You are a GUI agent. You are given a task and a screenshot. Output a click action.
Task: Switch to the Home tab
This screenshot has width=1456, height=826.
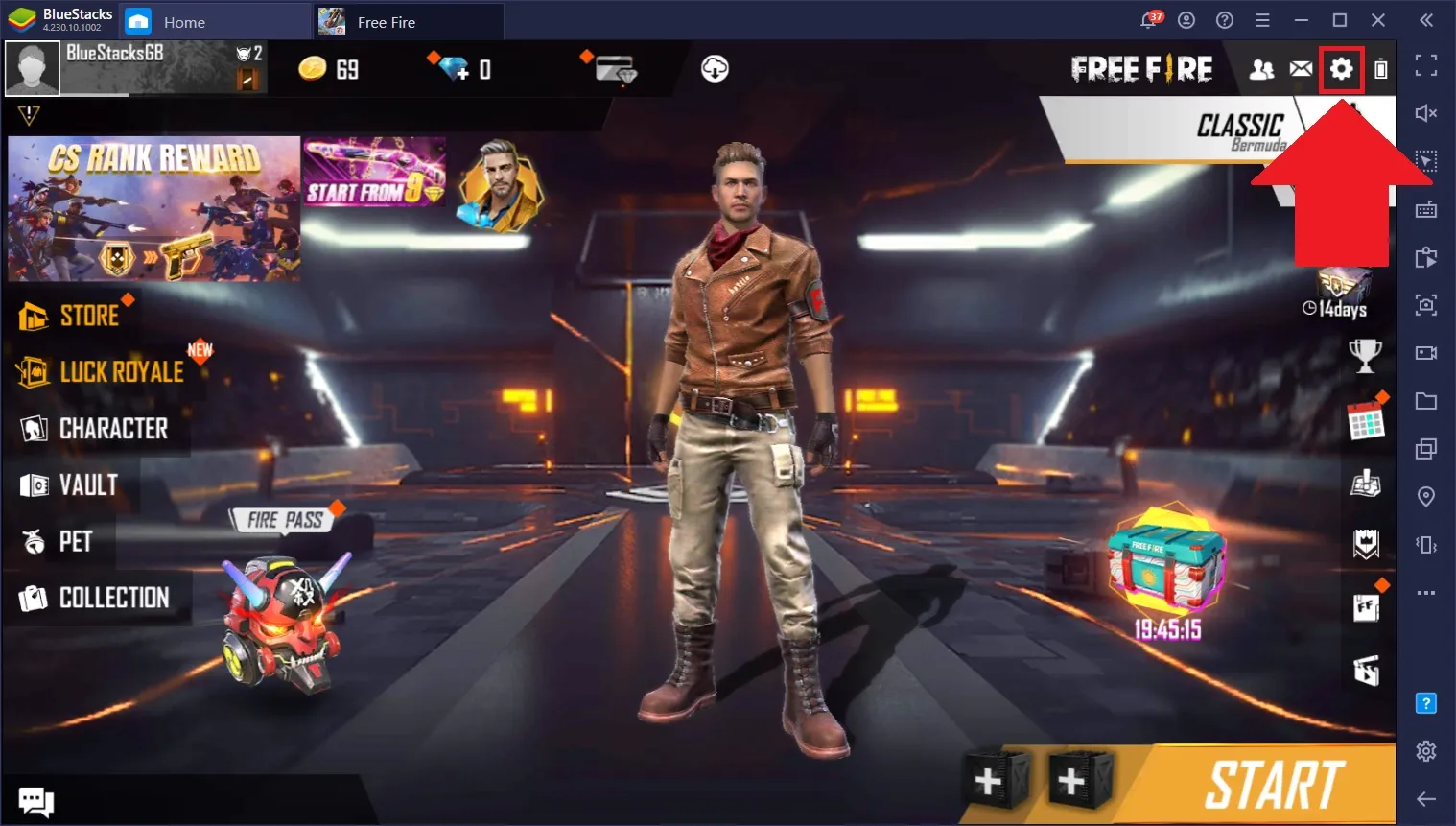coord(184,21)
